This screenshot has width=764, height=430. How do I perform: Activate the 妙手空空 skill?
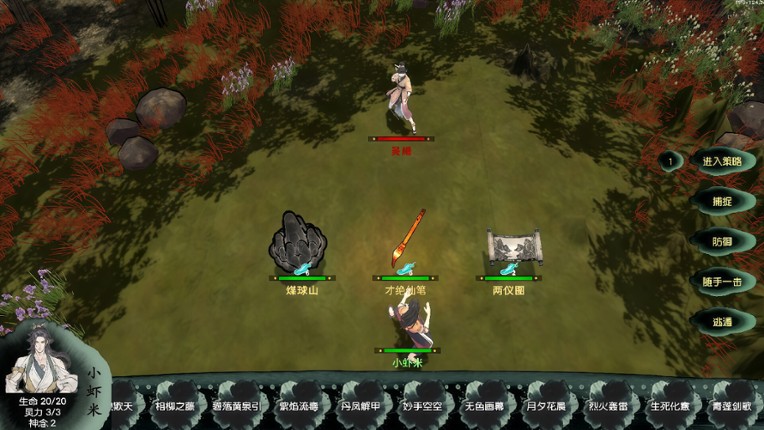[424, 406]
